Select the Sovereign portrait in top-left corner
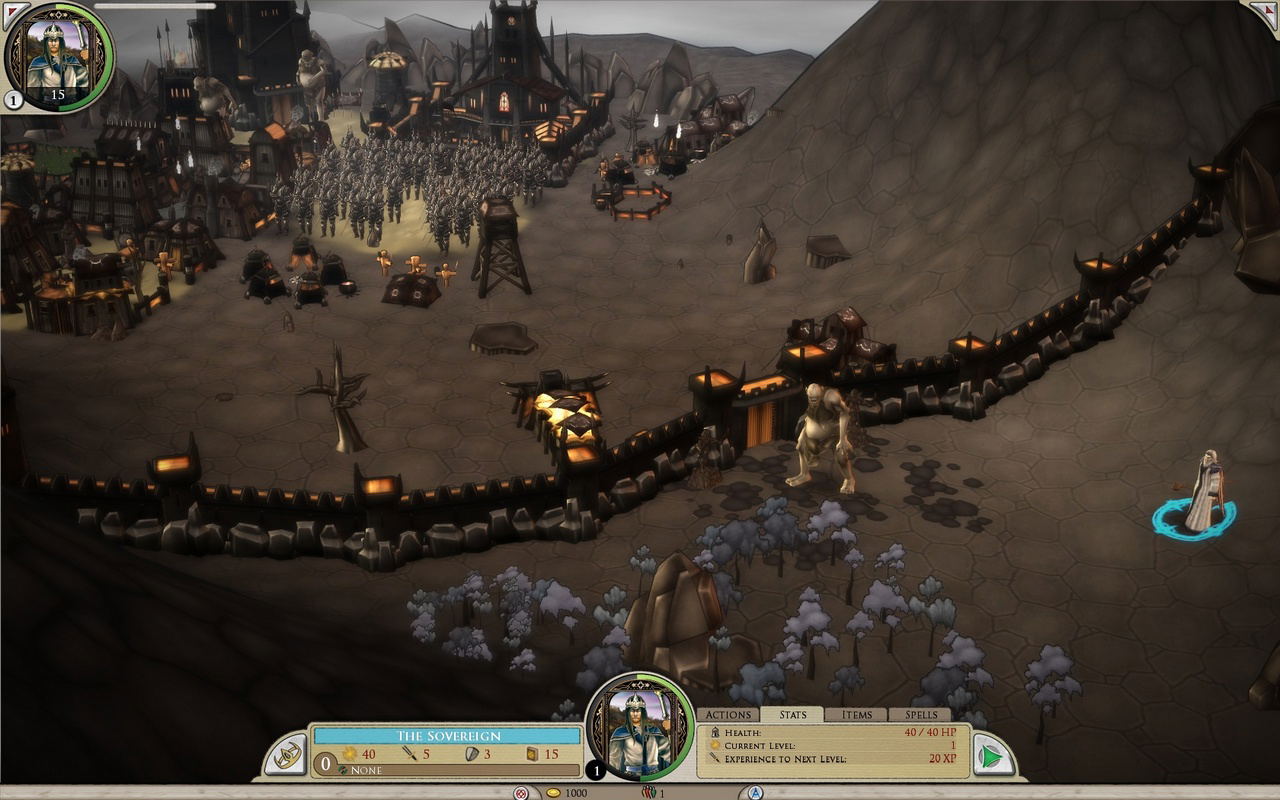This screenshot has height=800, width=1280. click(58, 53)
